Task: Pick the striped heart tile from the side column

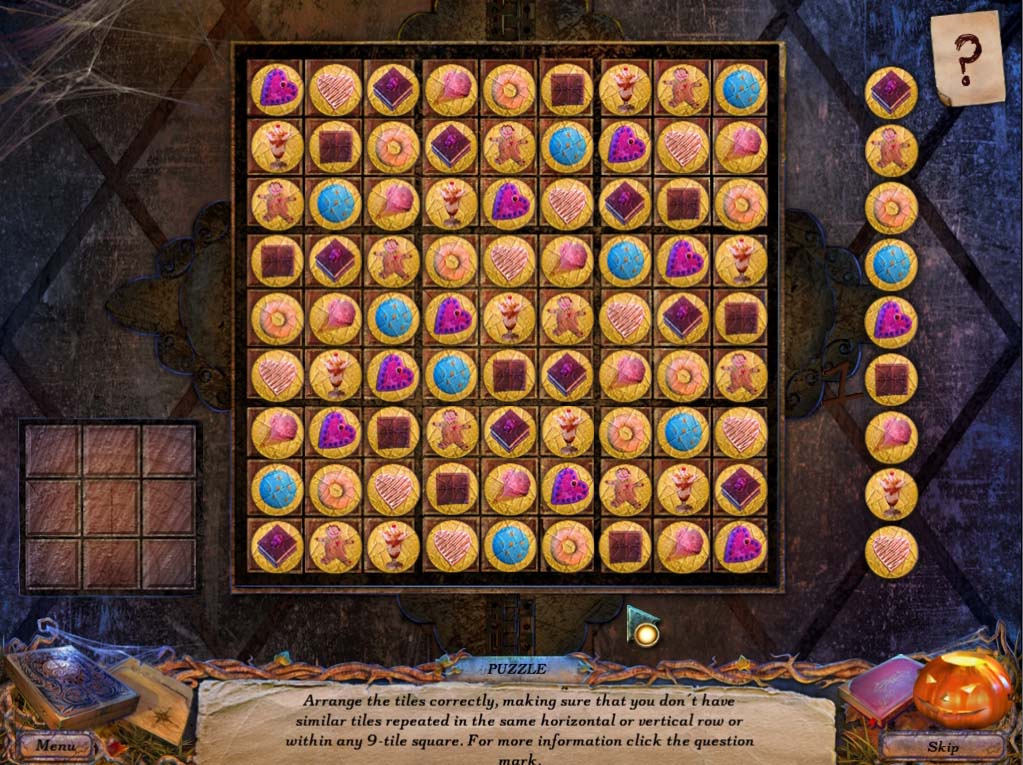Action: 891,552
